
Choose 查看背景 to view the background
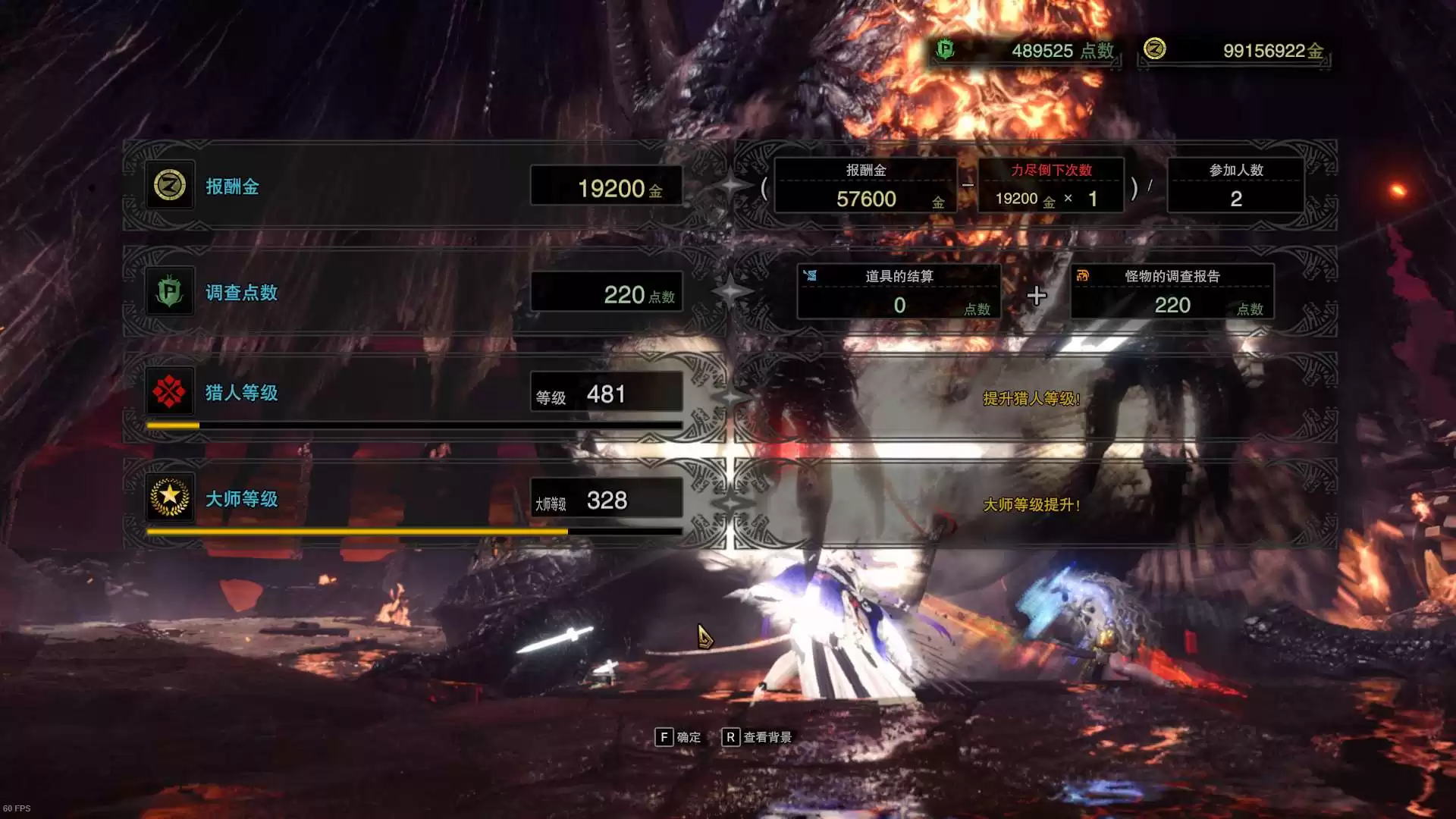[x=757, y=737]
